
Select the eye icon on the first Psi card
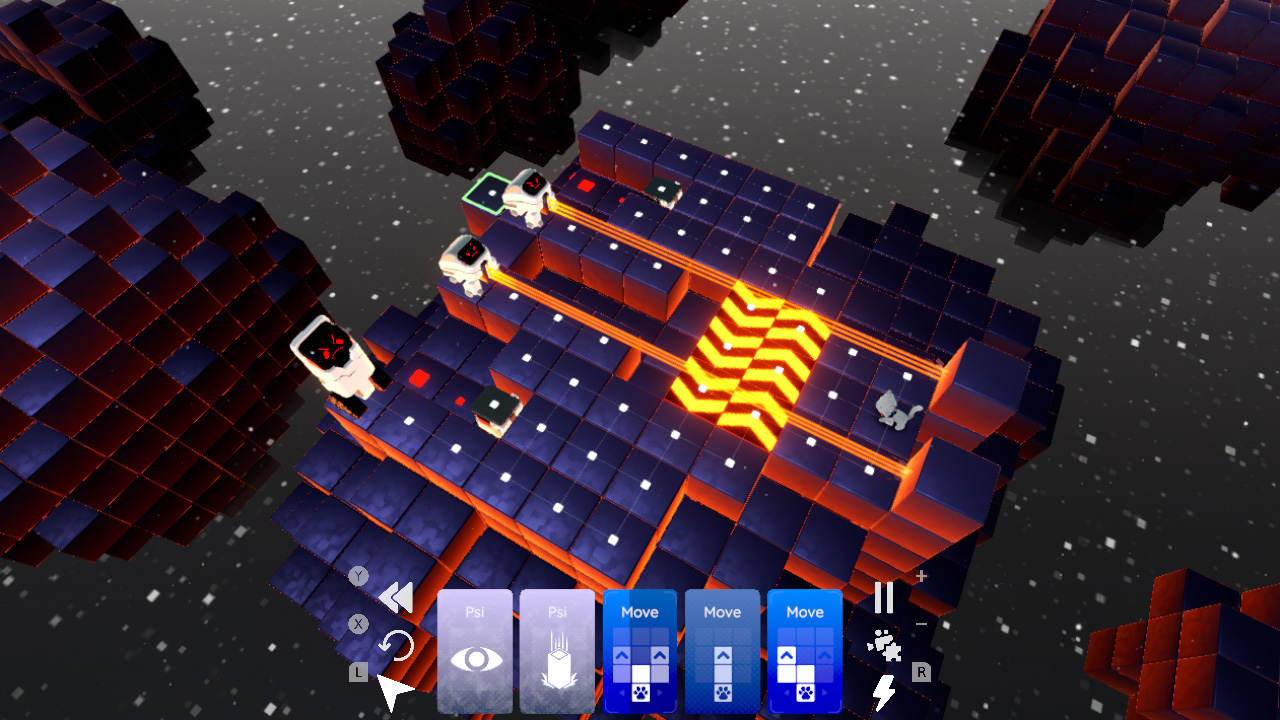click(x=478, y=658)
